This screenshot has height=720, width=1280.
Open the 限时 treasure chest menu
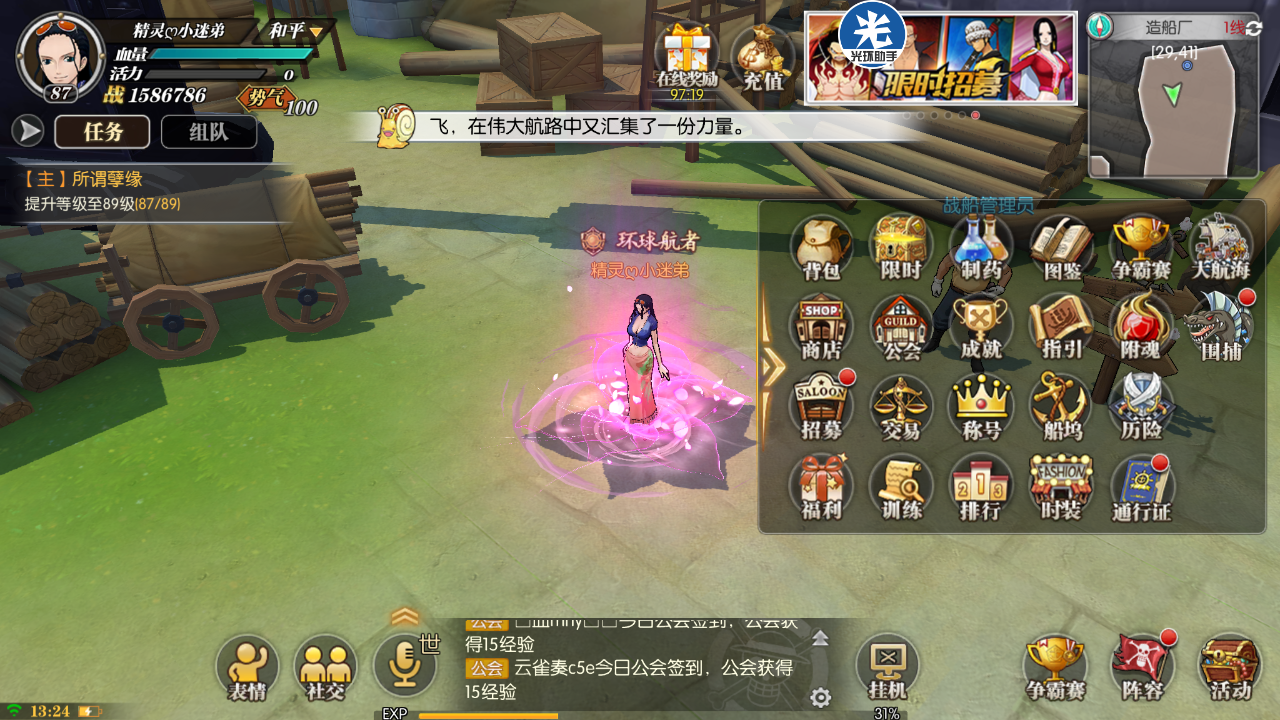(x=901, y=245)
